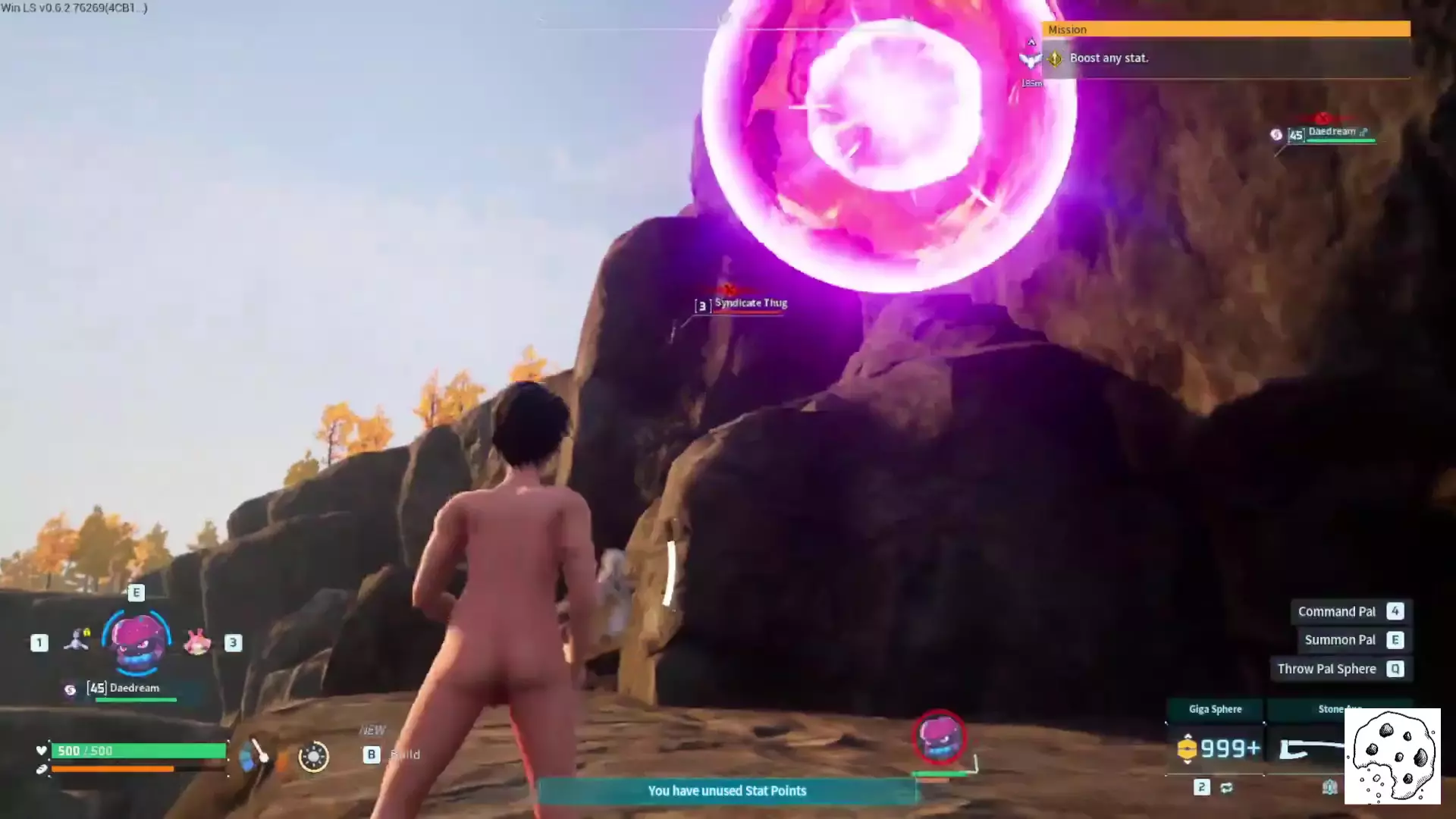Select the Daedream pal portrait in party

pyautogui.click(x=136, y=642)
